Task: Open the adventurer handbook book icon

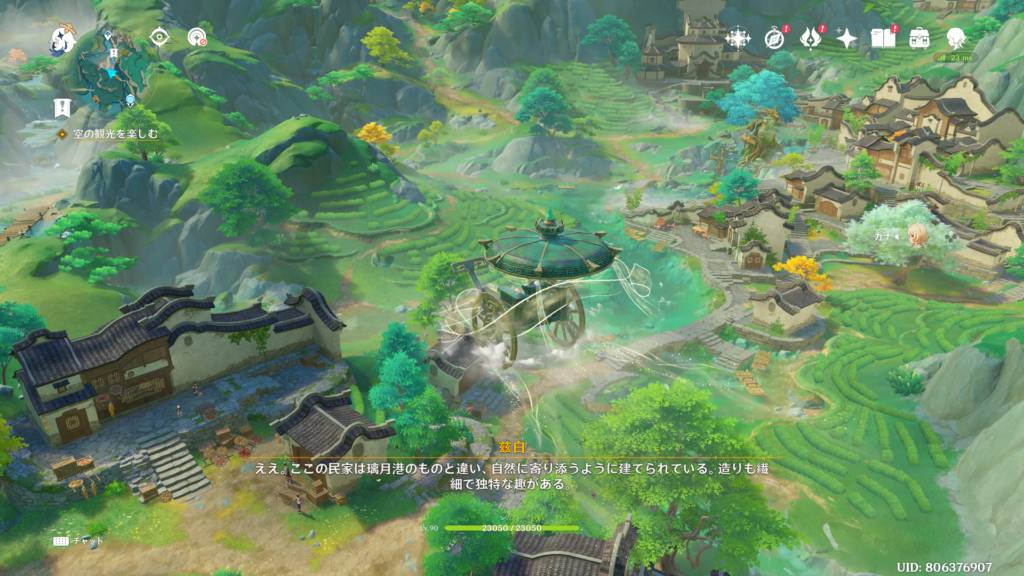Action: click(882, 39)
